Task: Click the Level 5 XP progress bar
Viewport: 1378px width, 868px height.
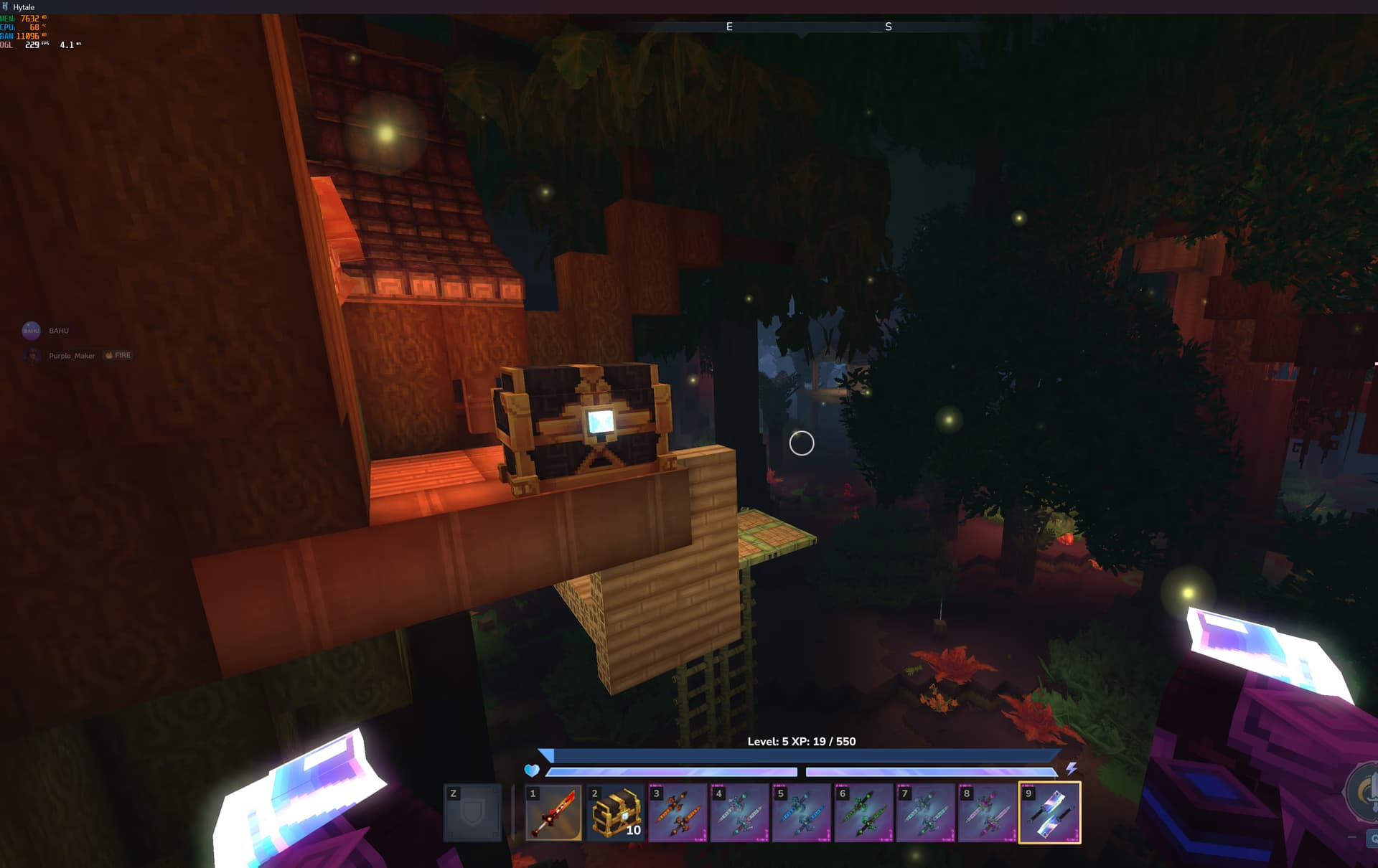Action: [802, 755]
